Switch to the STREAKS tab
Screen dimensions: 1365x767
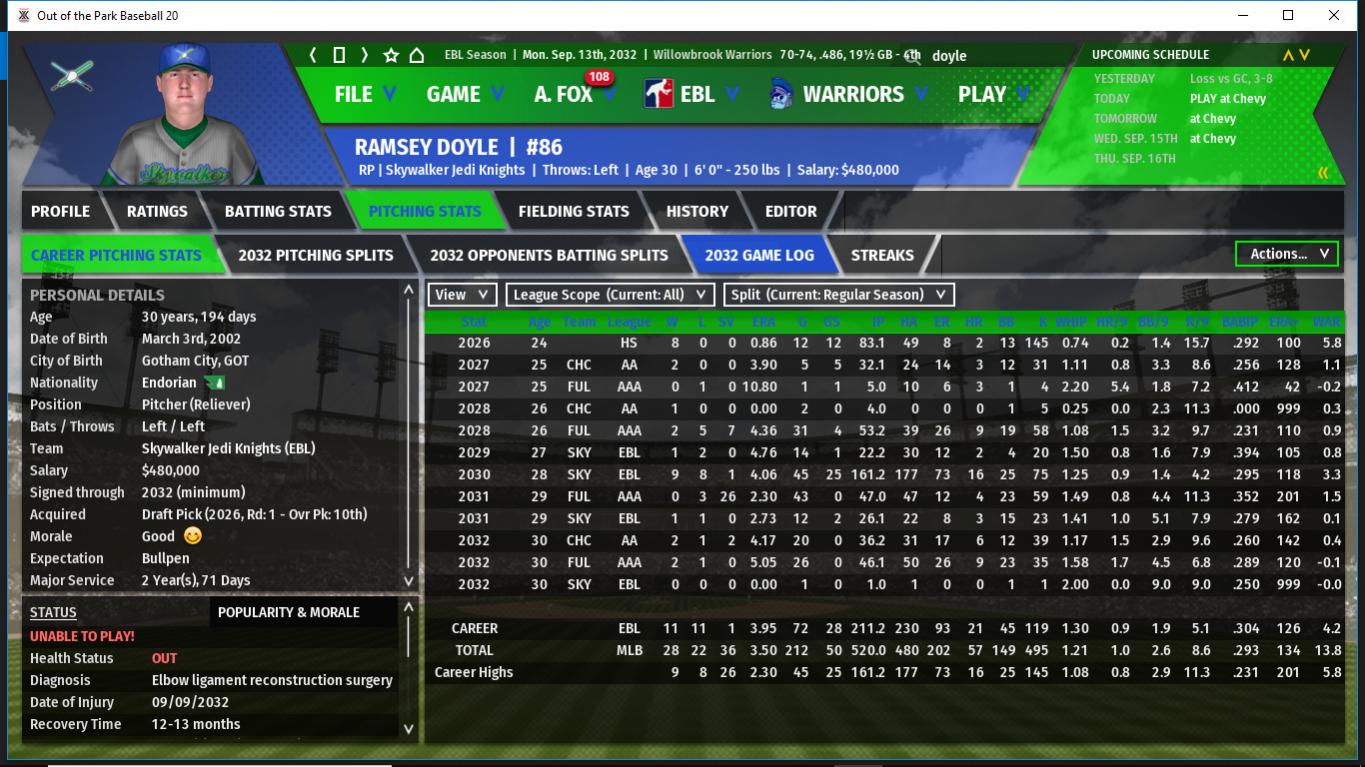tap(882, 255)
